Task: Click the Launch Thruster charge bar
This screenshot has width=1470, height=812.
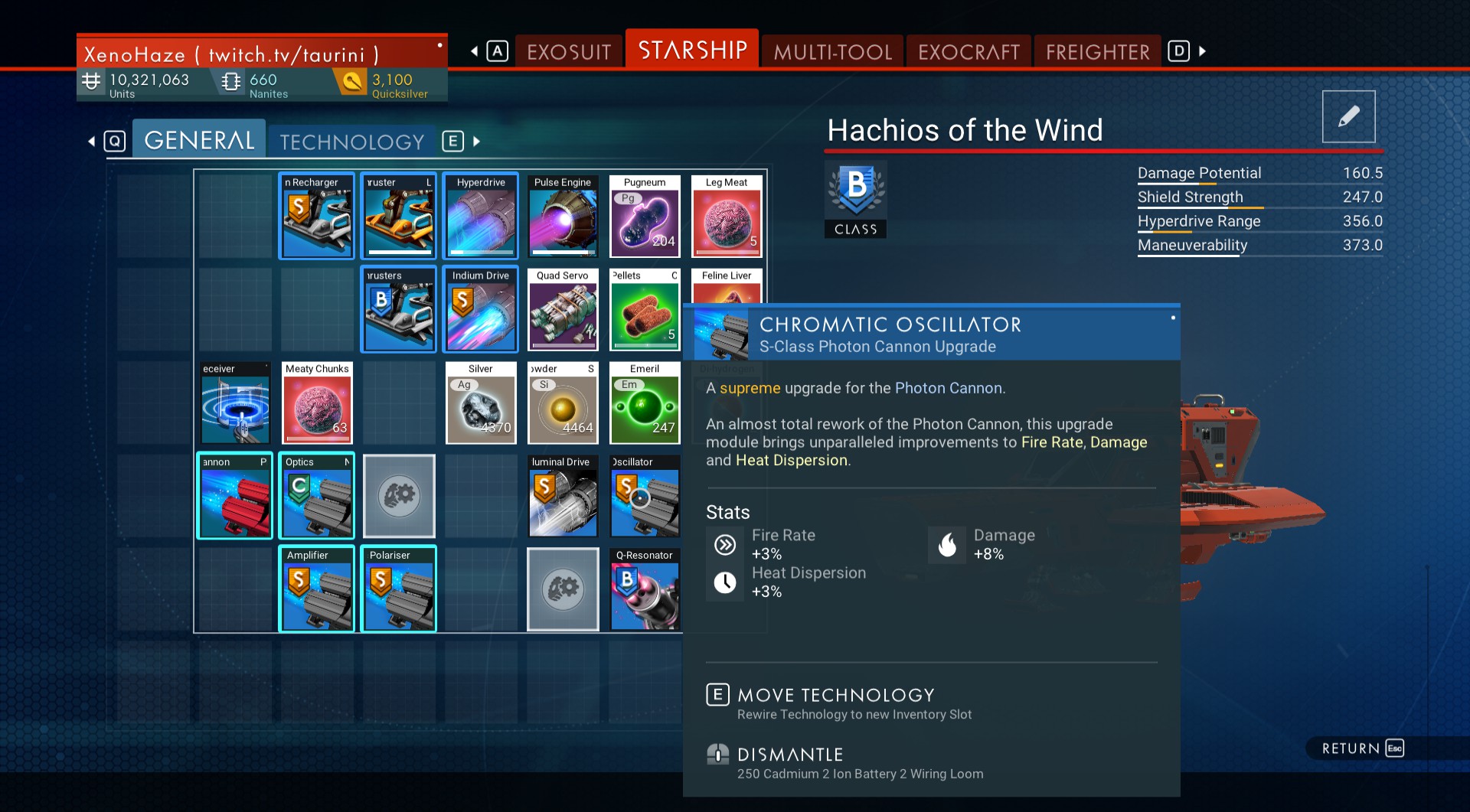Action: tap(398, 253)
